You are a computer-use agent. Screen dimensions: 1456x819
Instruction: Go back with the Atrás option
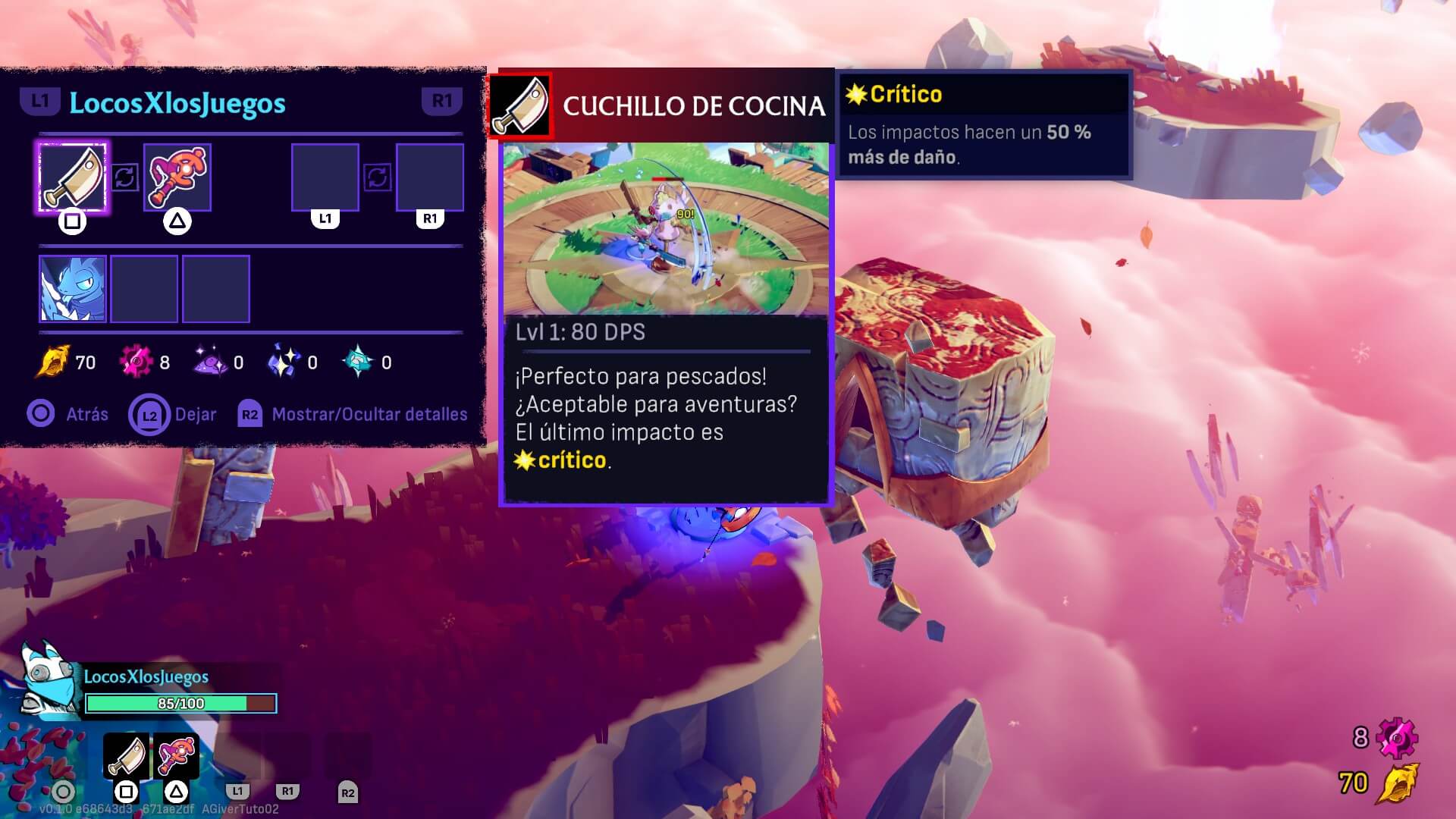tap(68, 414)
